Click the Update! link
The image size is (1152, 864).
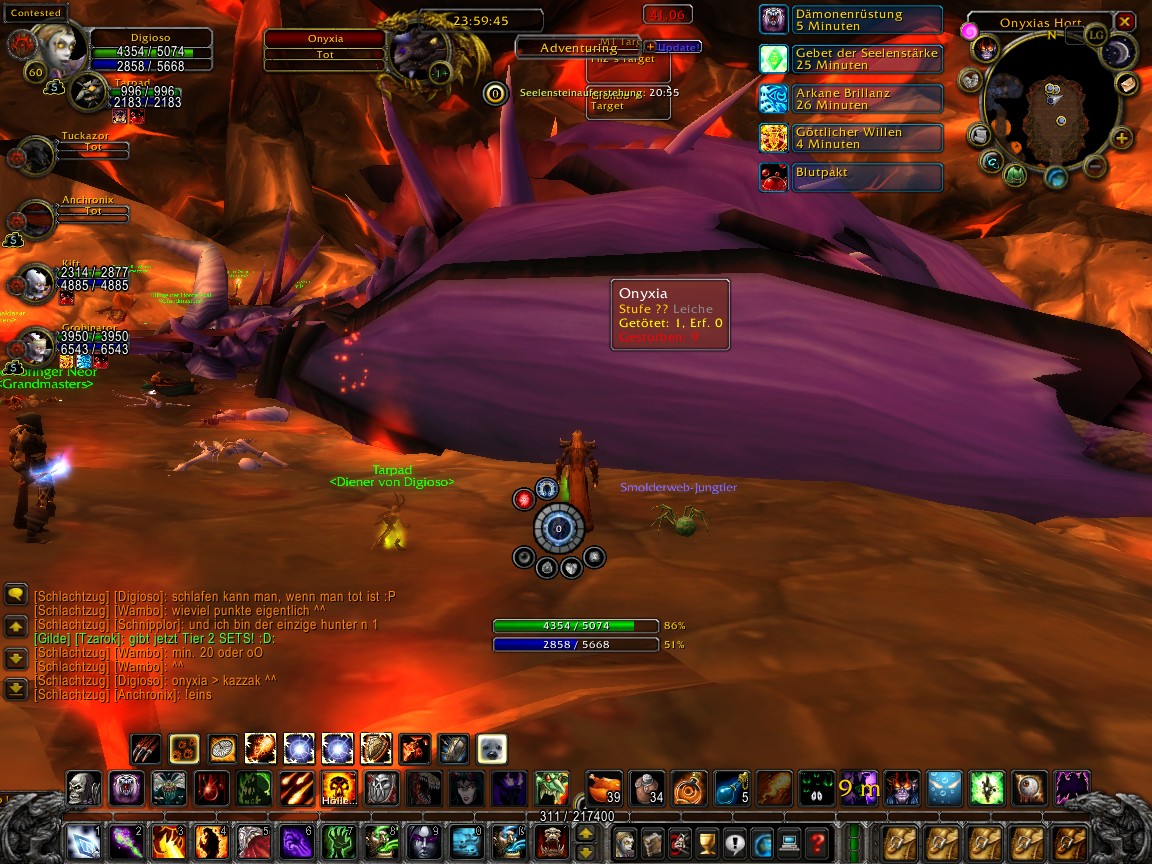(x=679, y=47)
